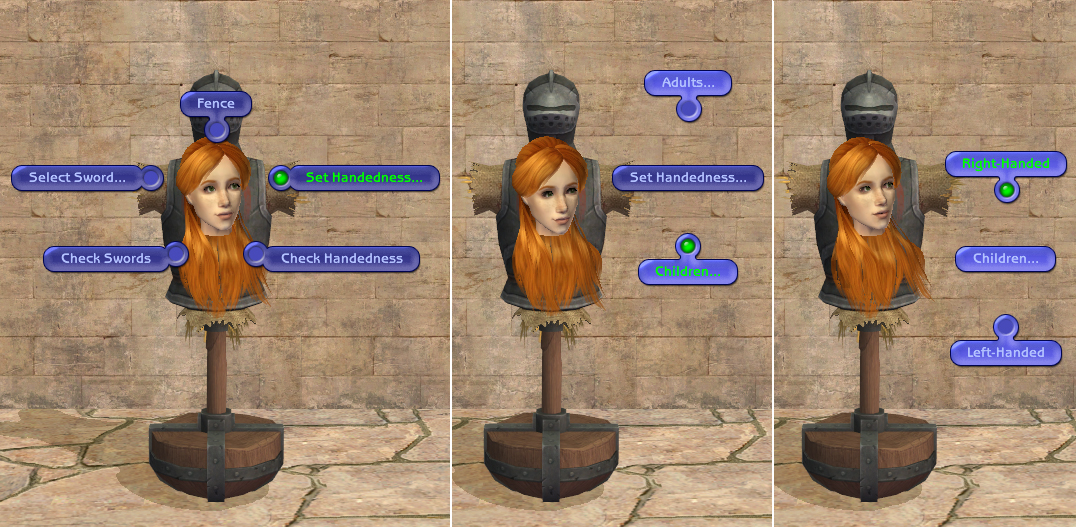The height and width of the screenshot is (527, 1076).
Task: Open the Adults... submenu
Action: tap(688, 83)
